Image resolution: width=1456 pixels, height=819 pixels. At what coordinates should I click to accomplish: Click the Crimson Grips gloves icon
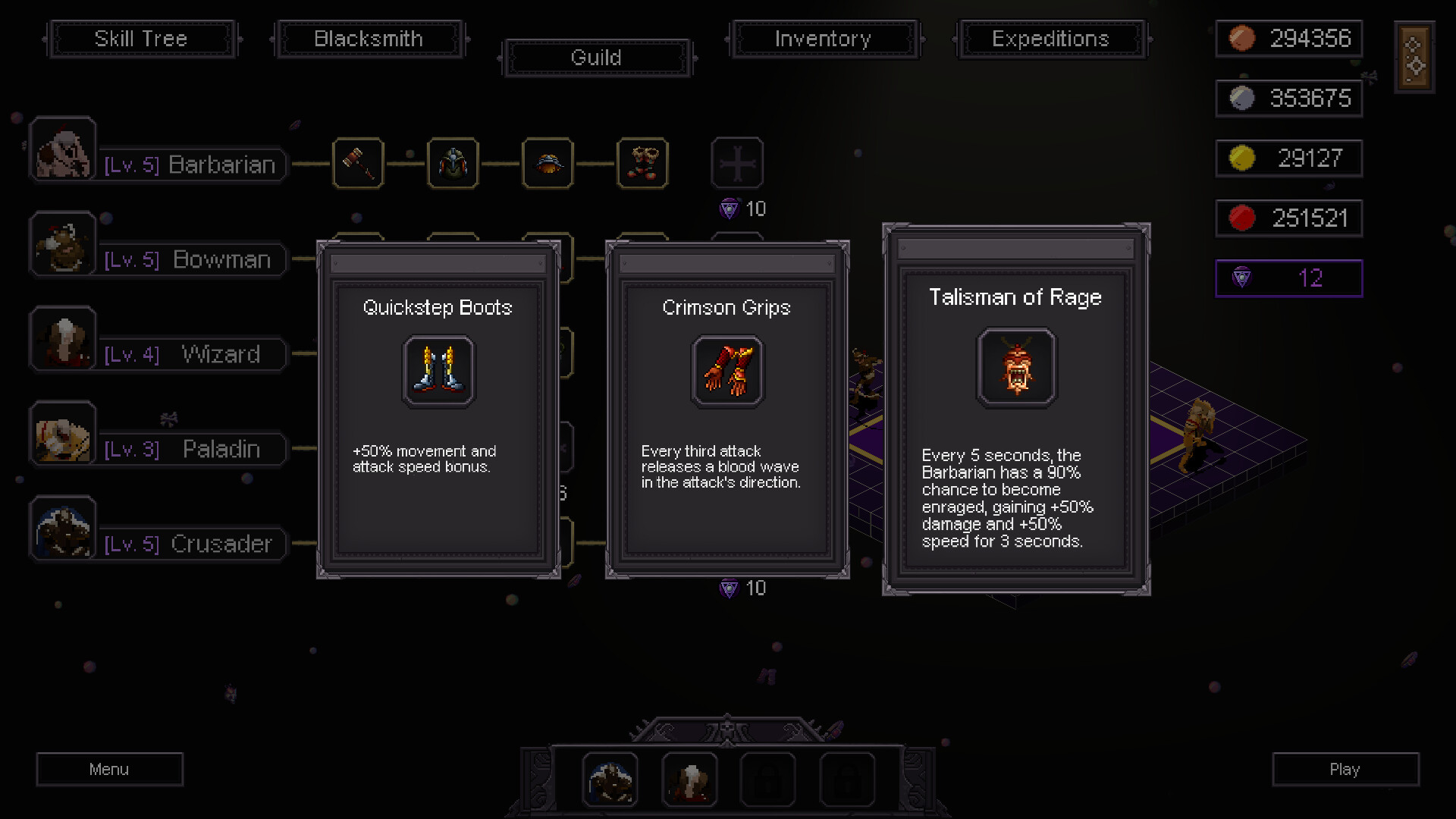[726, 371]
